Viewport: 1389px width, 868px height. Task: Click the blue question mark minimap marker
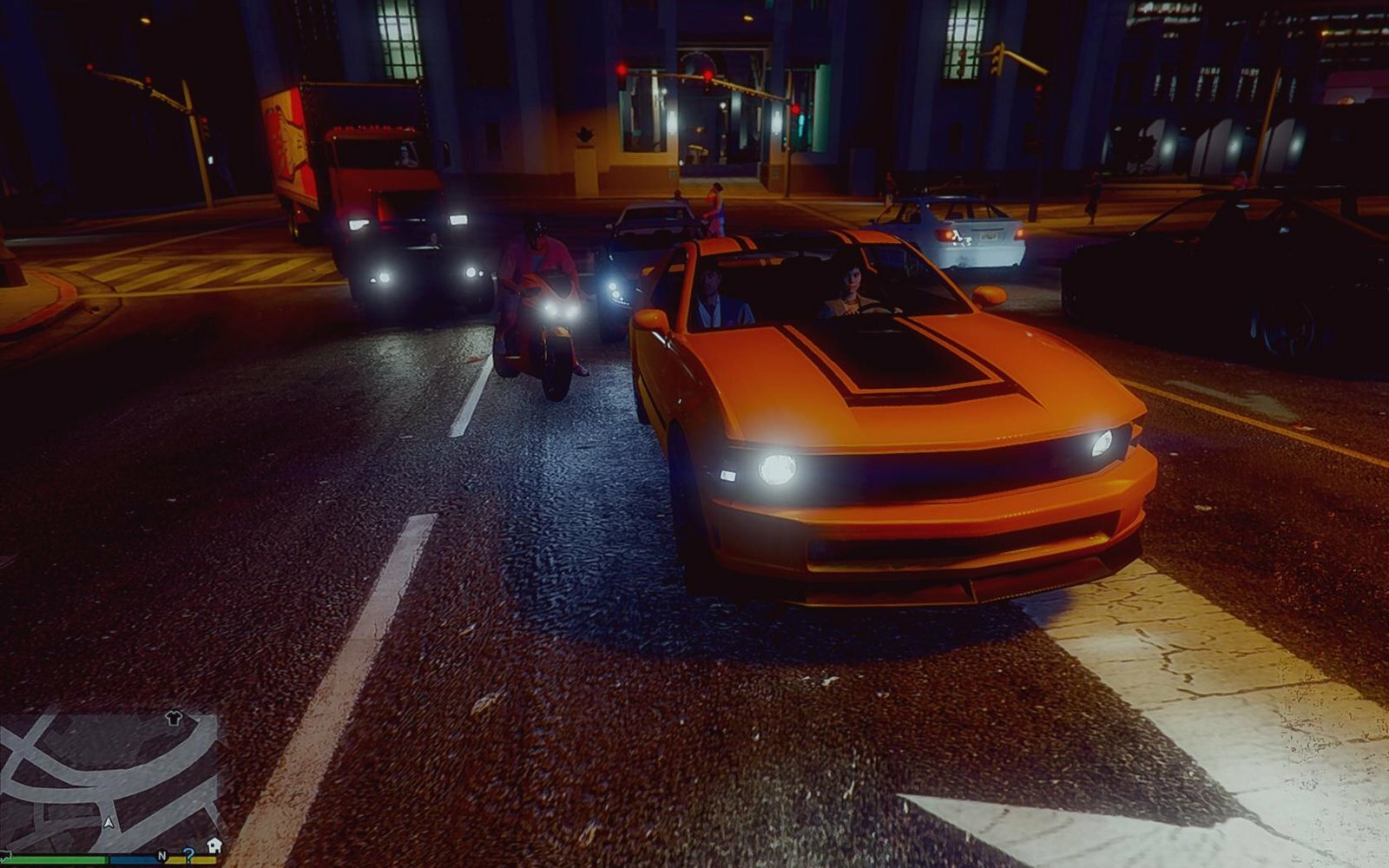(188, 854)
